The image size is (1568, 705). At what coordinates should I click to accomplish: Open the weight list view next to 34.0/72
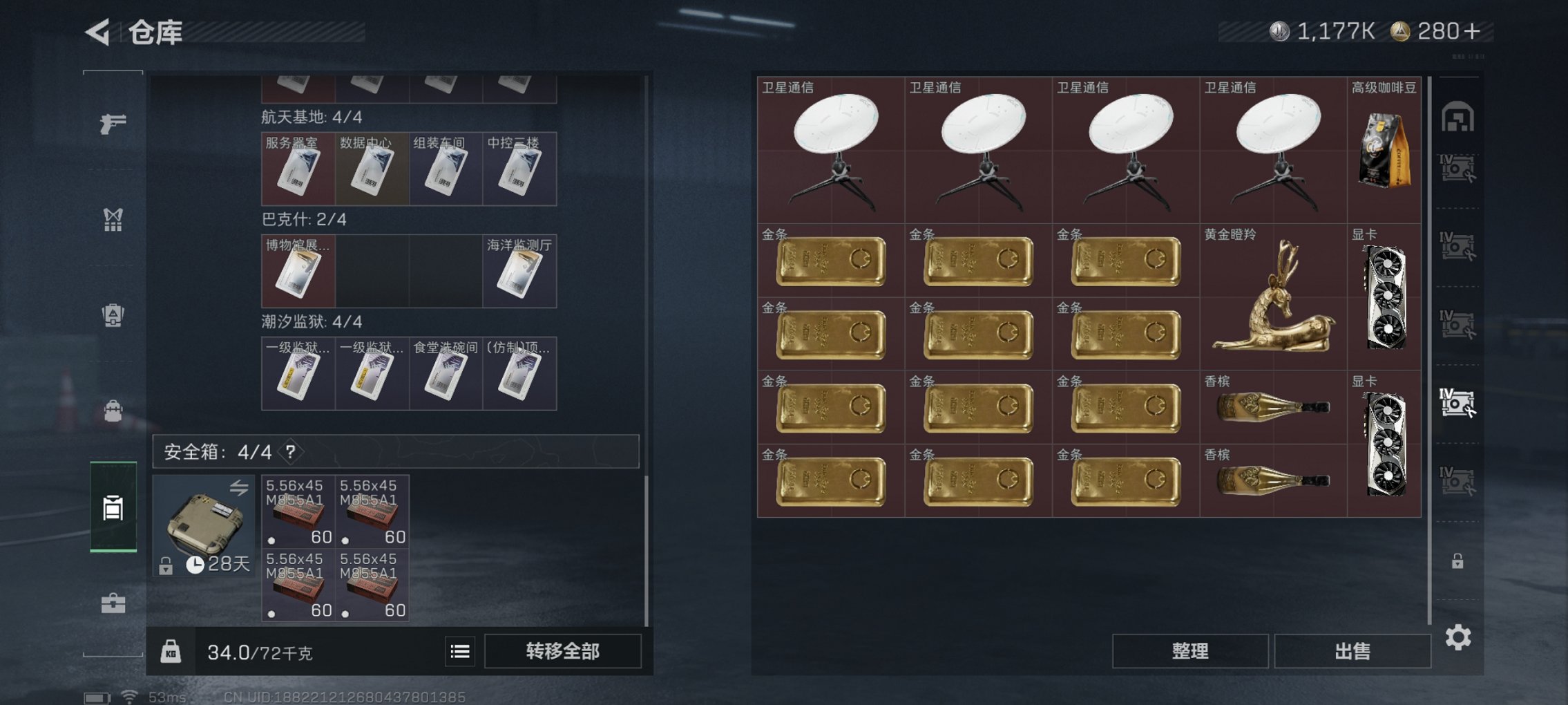[459, 652]
